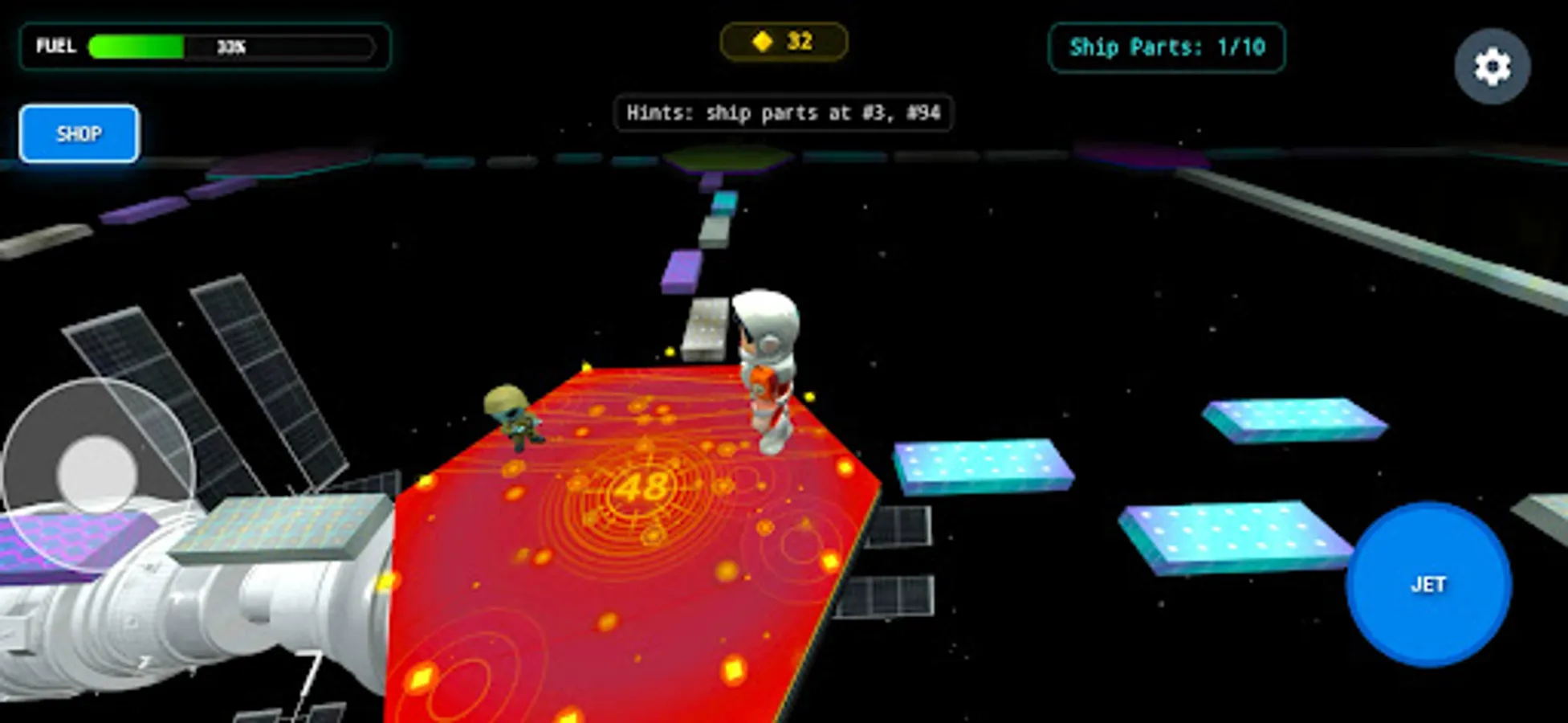
Task: Open the SHOP button
Action: (79, 133)
